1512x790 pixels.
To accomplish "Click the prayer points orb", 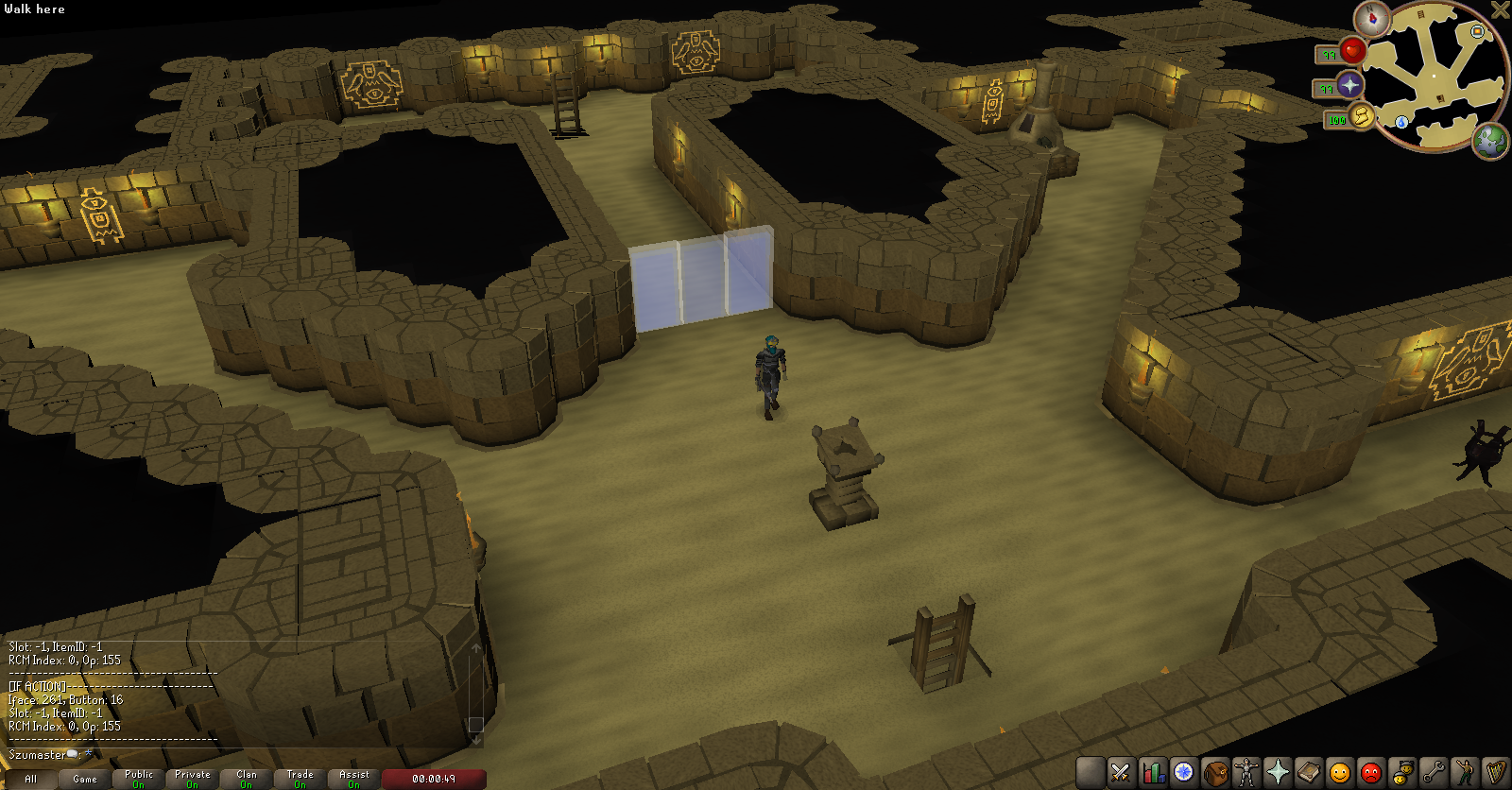I will [1349, 85].
